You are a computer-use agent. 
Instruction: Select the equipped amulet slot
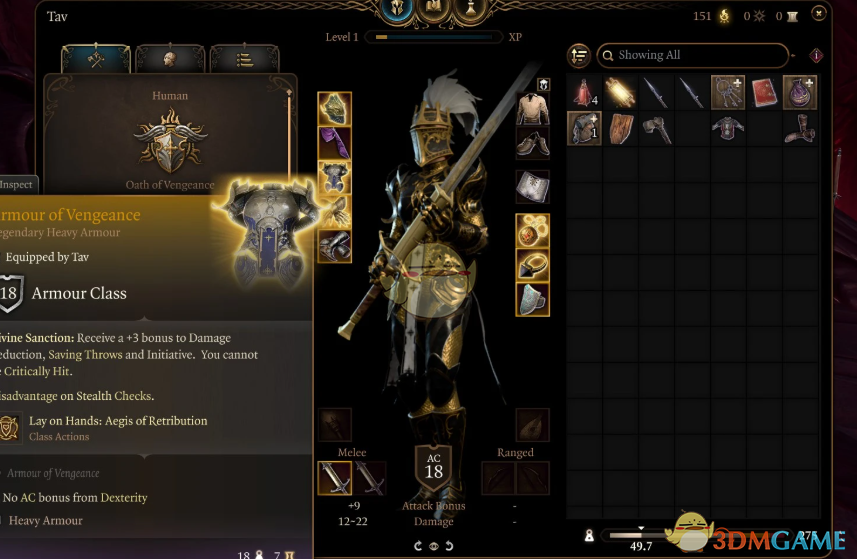click(x=532, y=231)
